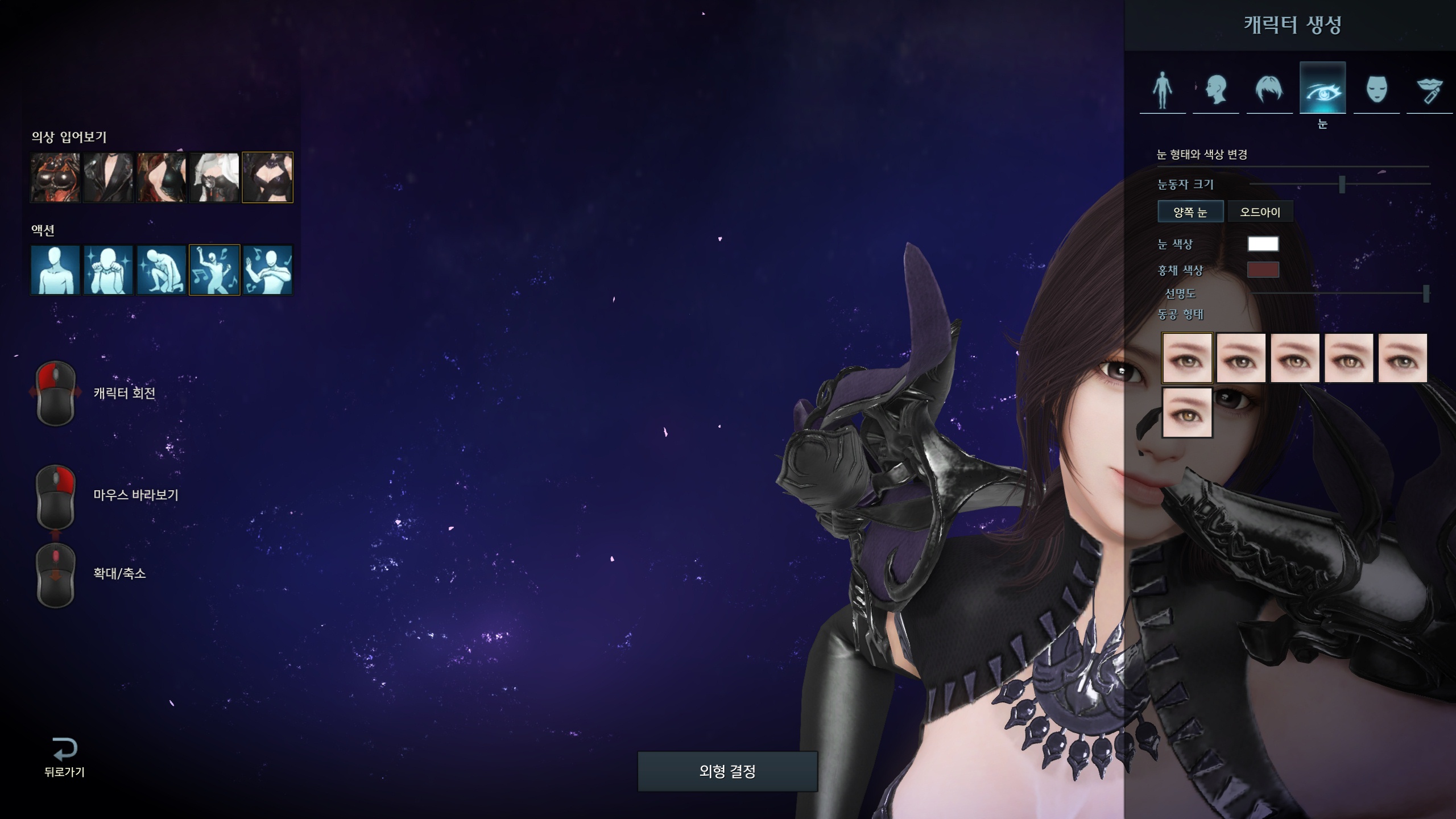The height and width of the screenshot is (819, 1456).
Task: Pick the eye shape thumbnail in the second row
Action: click(x=1187, y=412)
